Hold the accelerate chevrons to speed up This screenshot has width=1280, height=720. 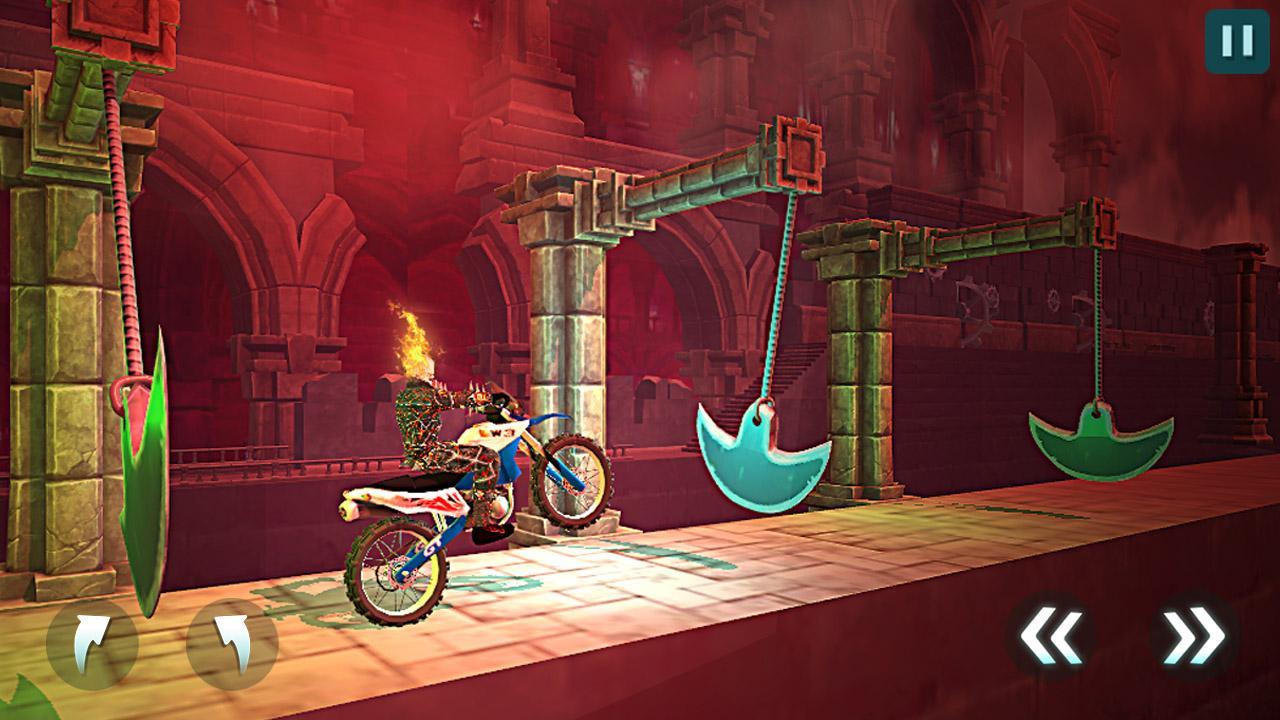coord(1194,633)
